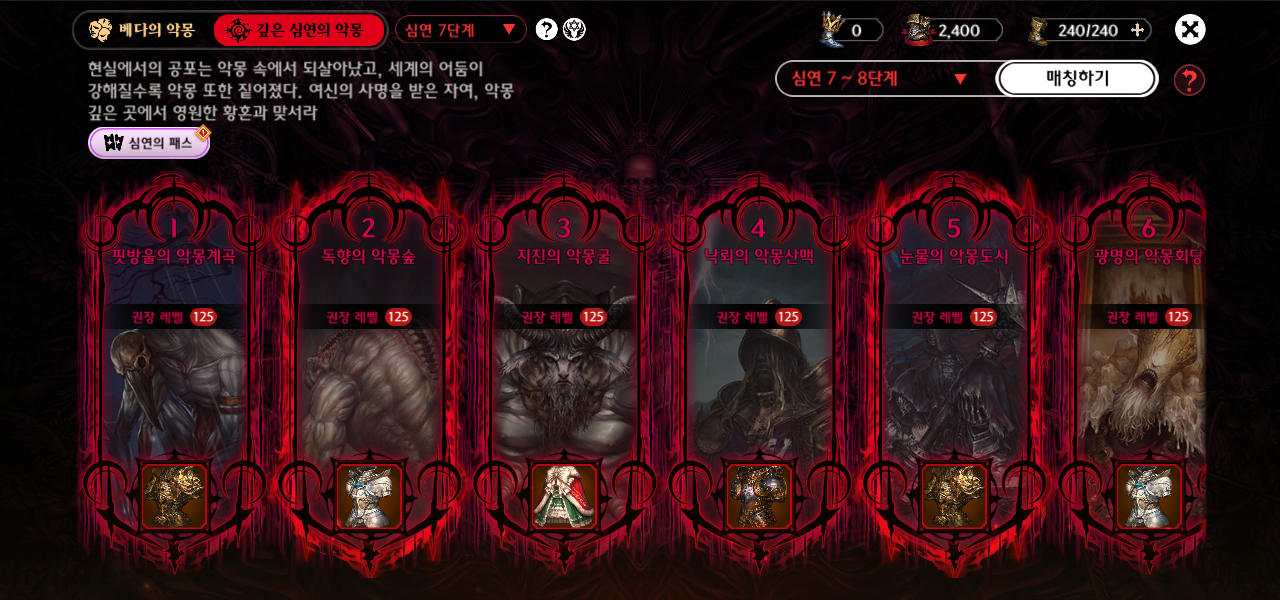The height and width of the screenshot is (600, 1280).
Task: View the red dress reward on stage 3
Action: point(564,496)
